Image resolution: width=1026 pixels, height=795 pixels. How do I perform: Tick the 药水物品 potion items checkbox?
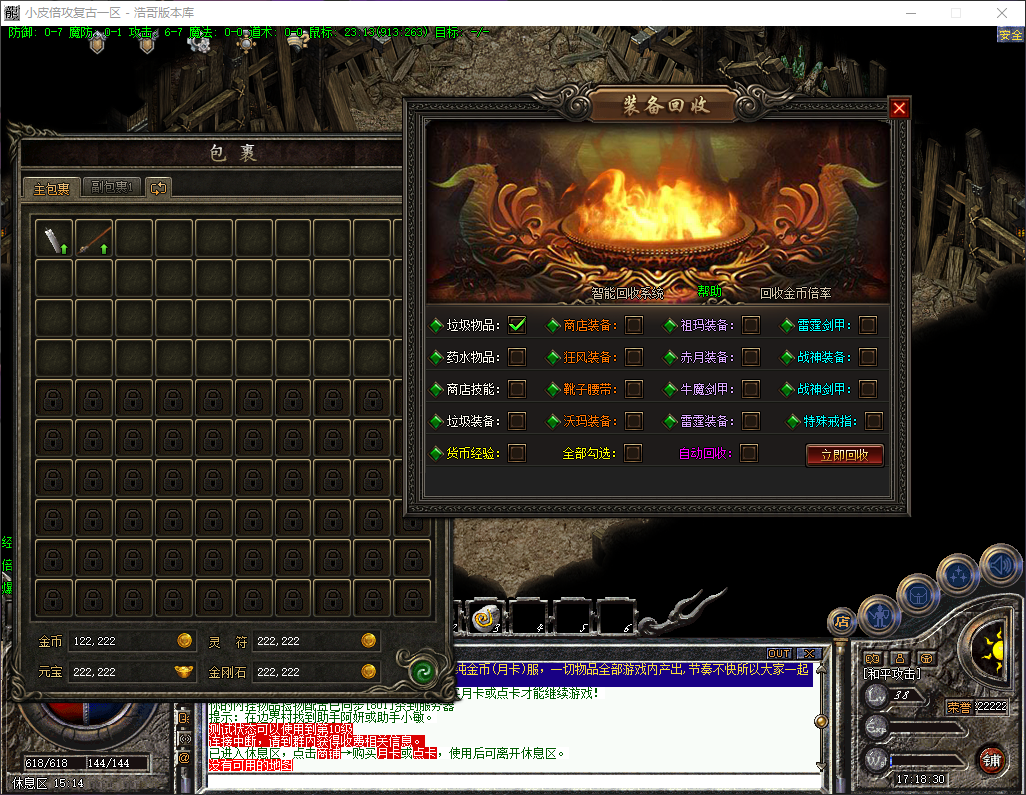tap(517, 357)
